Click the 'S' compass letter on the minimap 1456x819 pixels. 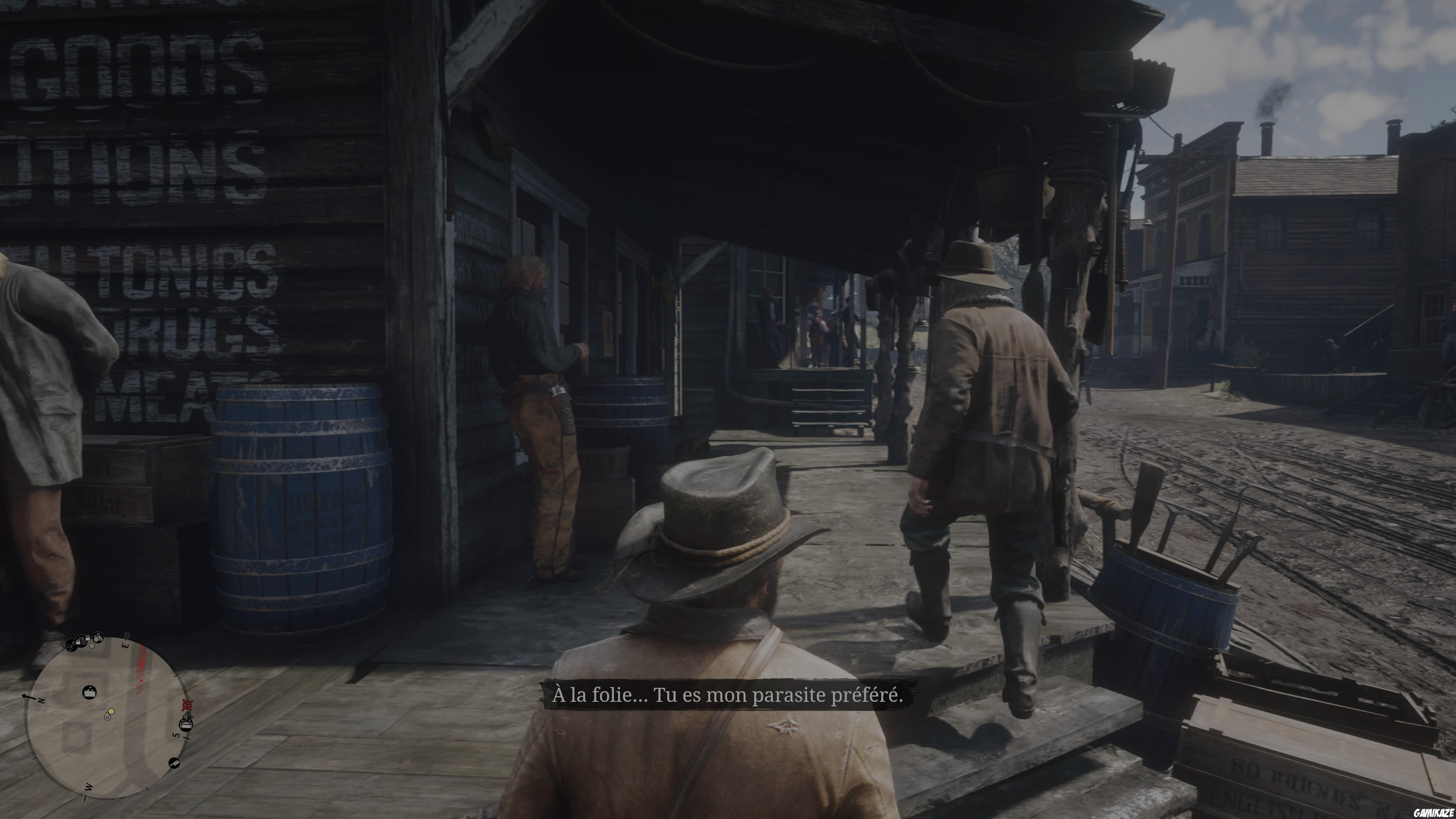coord(176,735)
